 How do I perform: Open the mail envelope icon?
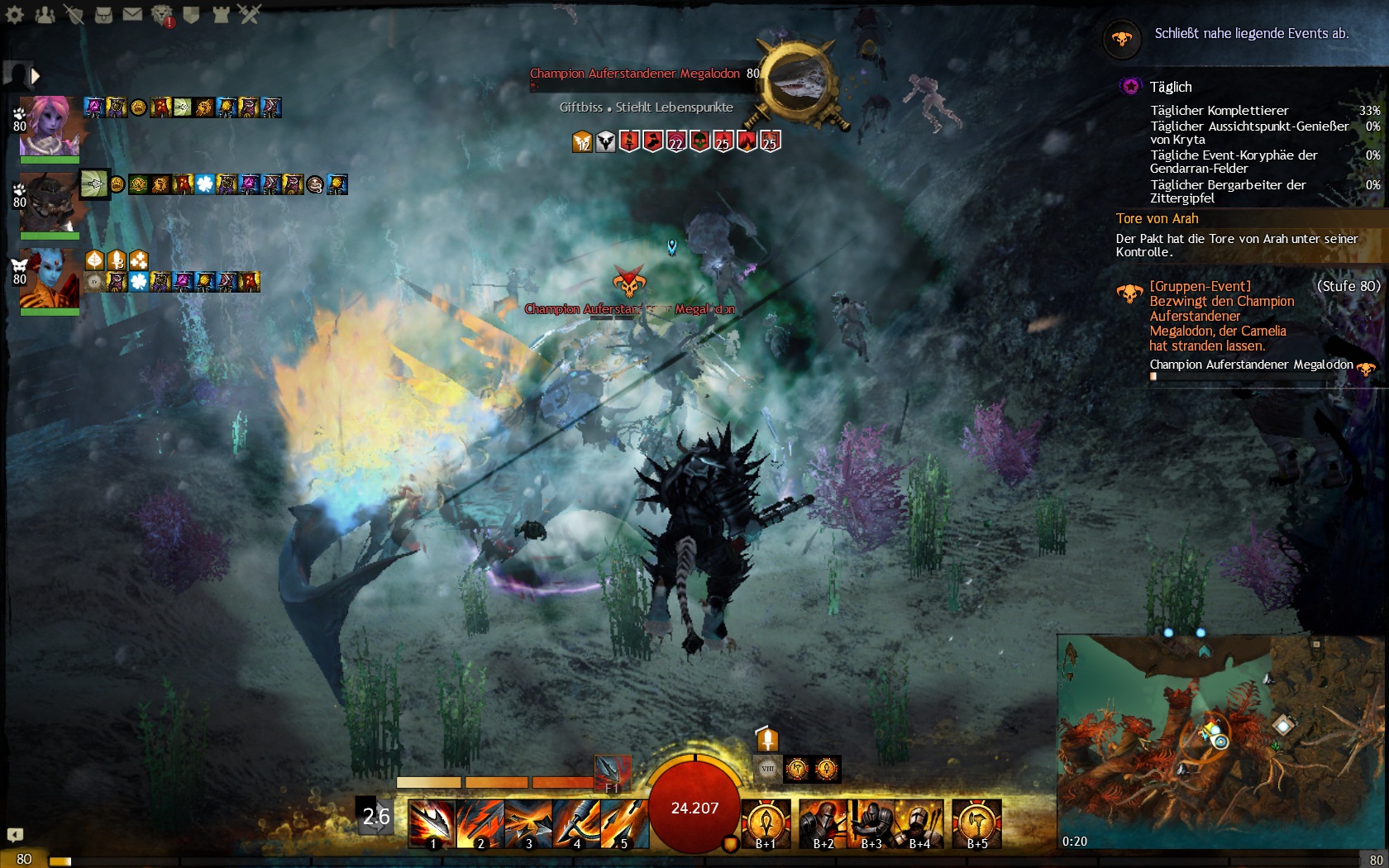coord(132,14)
